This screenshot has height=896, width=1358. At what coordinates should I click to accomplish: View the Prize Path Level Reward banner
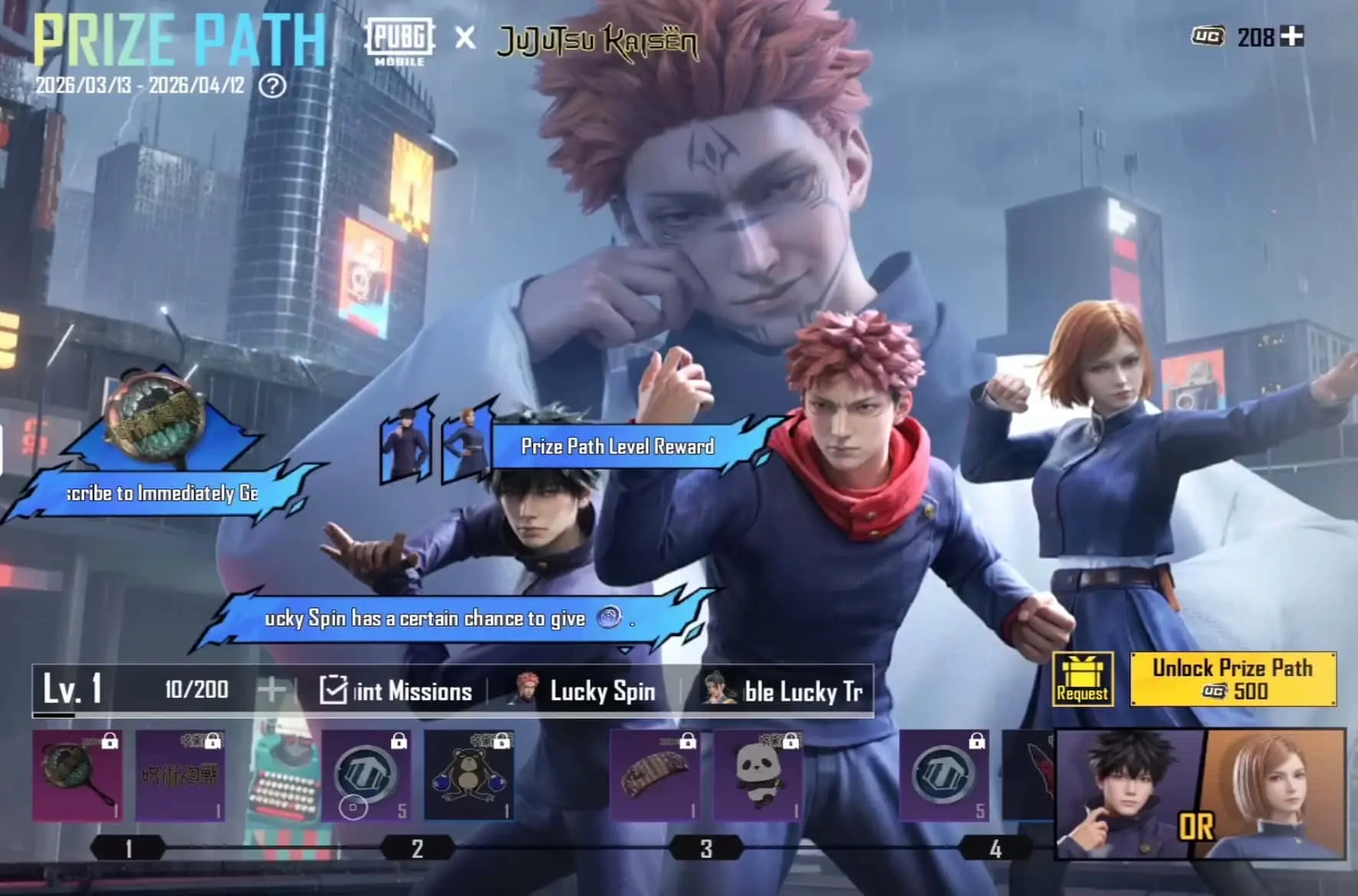[617, 446]
